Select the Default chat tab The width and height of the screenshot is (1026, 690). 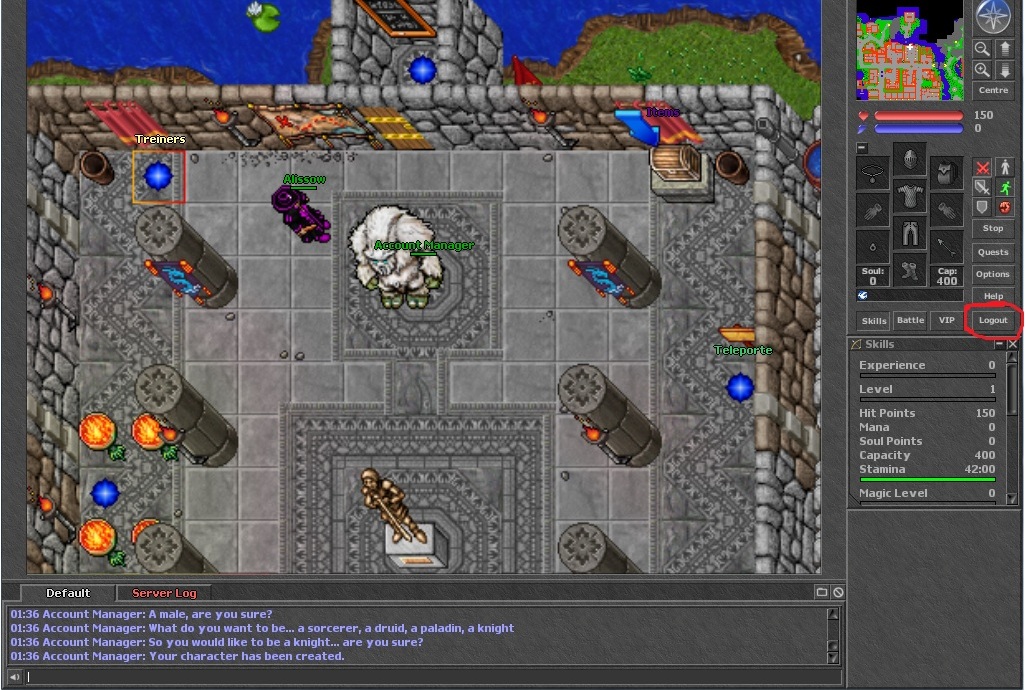(68, 593)
